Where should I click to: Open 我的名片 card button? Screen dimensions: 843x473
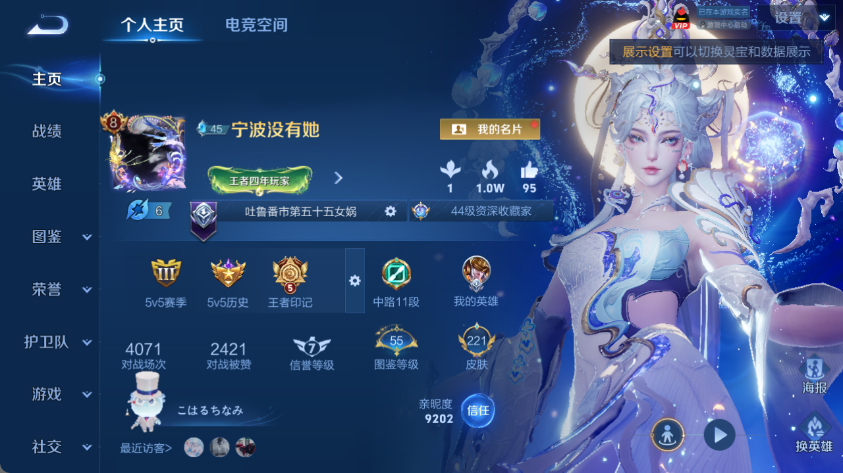pos(490,129)
